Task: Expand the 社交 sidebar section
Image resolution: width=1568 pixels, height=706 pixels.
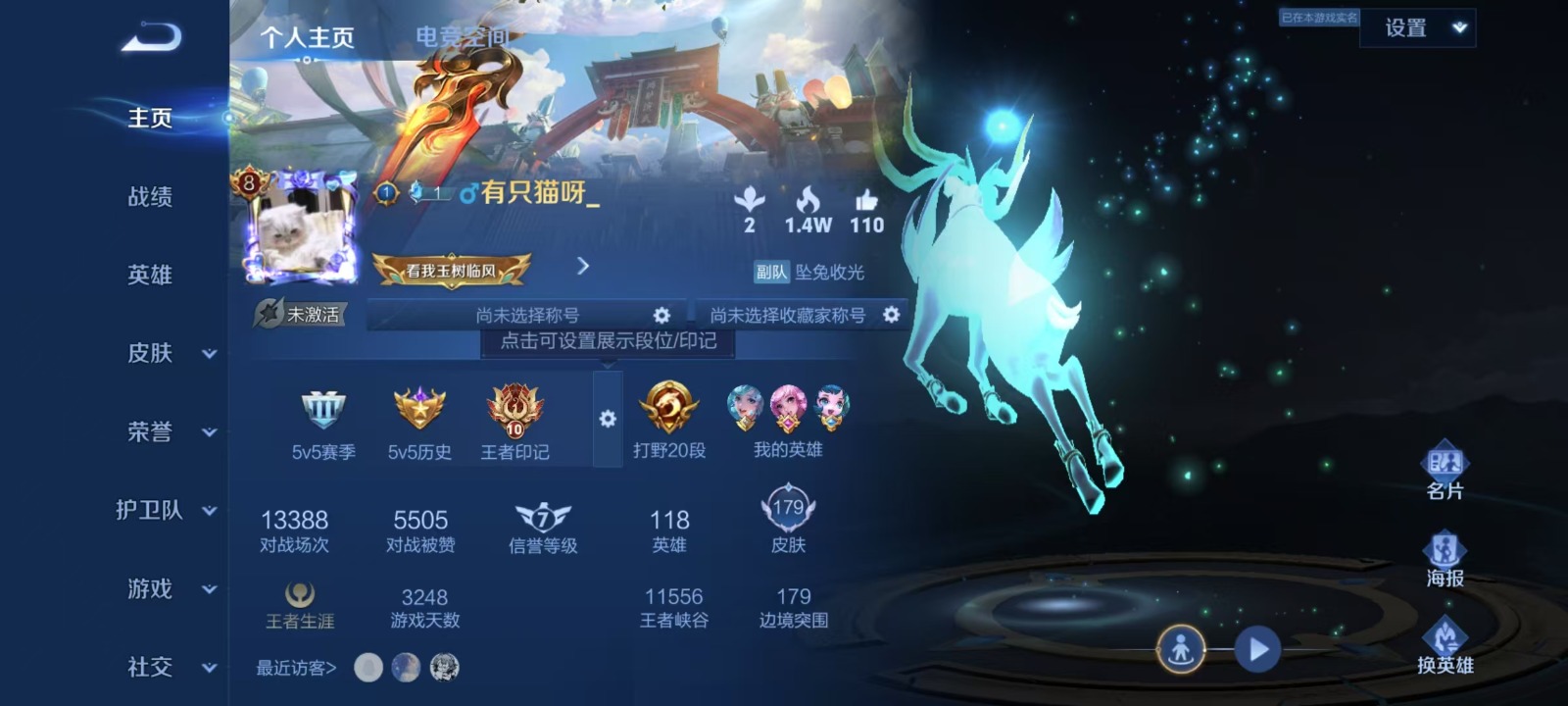Action: pyautogui.click(x=167, y=668)
